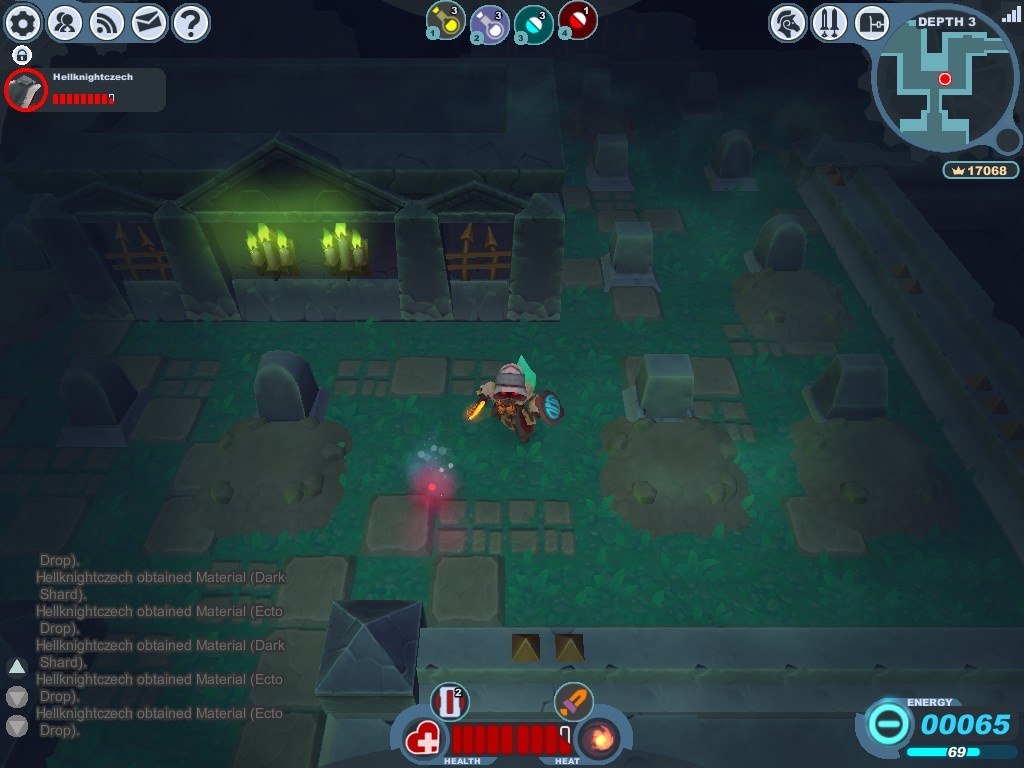Open the question mark help menu
Screen dimensions: 1024x768
(x=191, y=22)
